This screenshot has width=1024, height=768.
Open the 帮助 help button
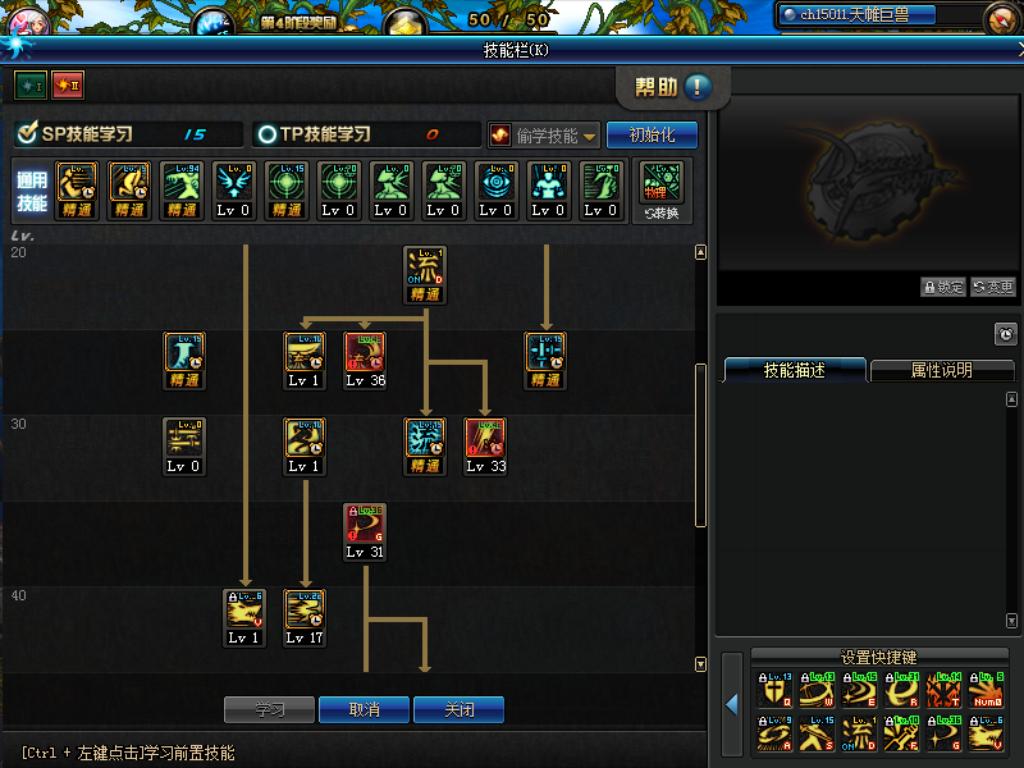point(673,88)
